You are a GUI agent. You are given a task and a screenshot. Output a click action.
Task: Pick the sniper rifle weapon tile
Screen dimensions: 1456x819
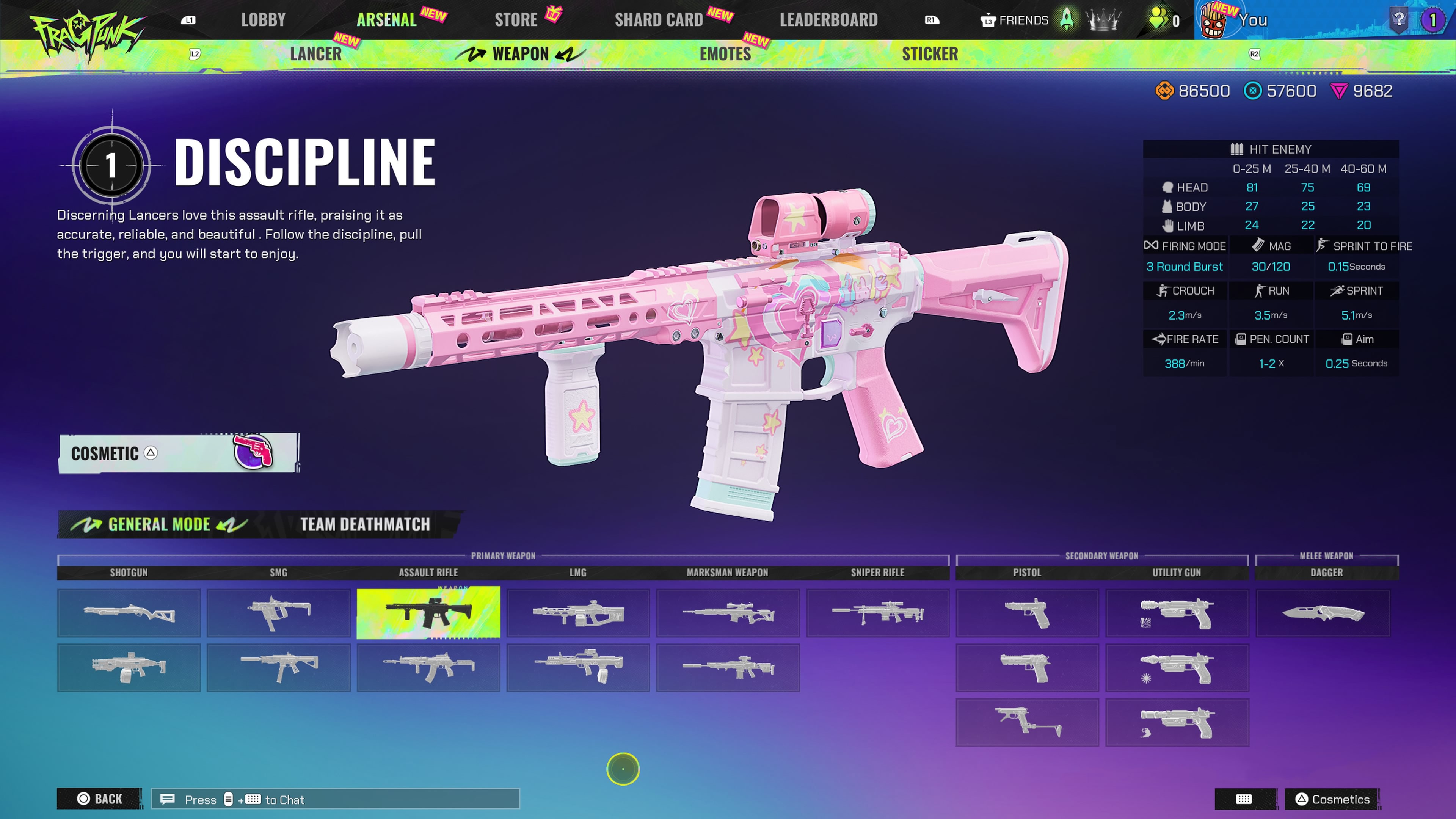[x=877, y=613]
